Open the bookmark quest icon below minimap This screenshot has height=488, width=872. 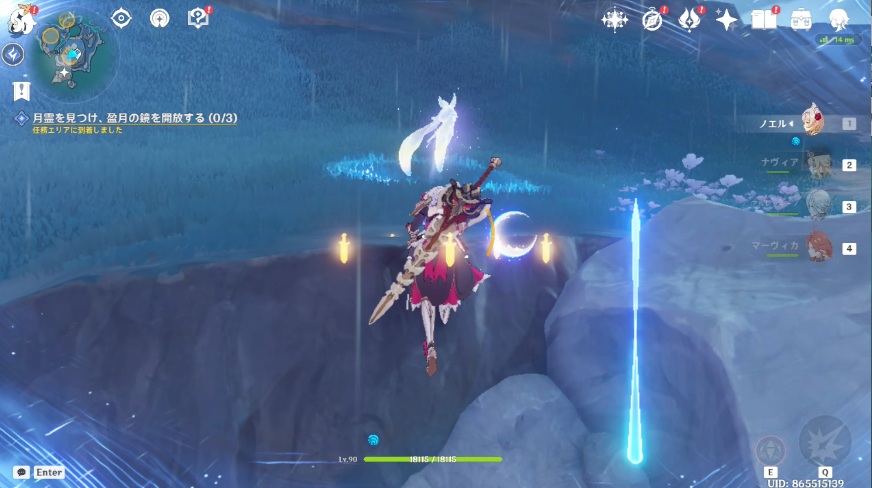22,91
